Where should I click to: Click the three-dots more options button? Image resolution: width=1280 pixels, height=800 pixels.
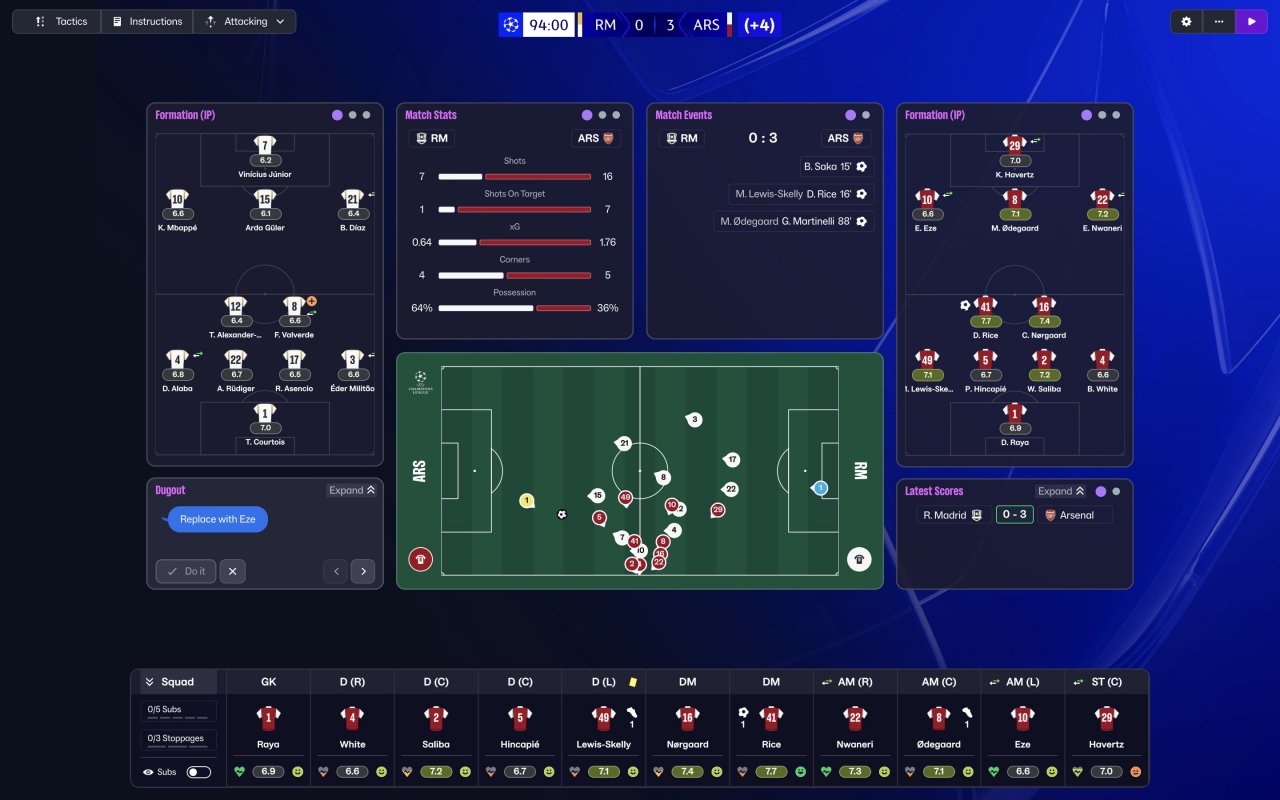click(x=1218, y=21)
